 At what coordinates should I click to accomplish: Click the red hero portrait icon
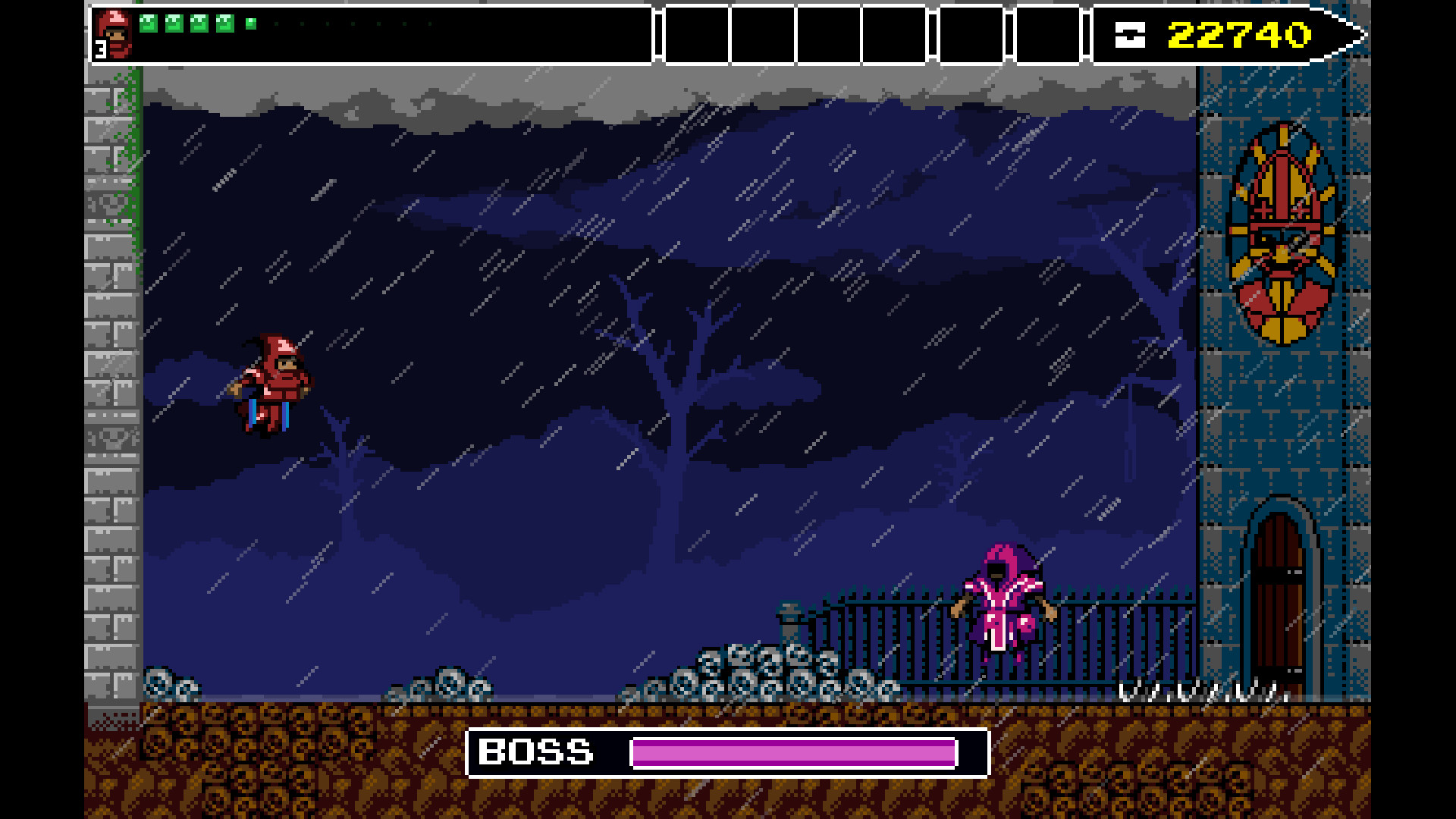(x=117, y=32)
